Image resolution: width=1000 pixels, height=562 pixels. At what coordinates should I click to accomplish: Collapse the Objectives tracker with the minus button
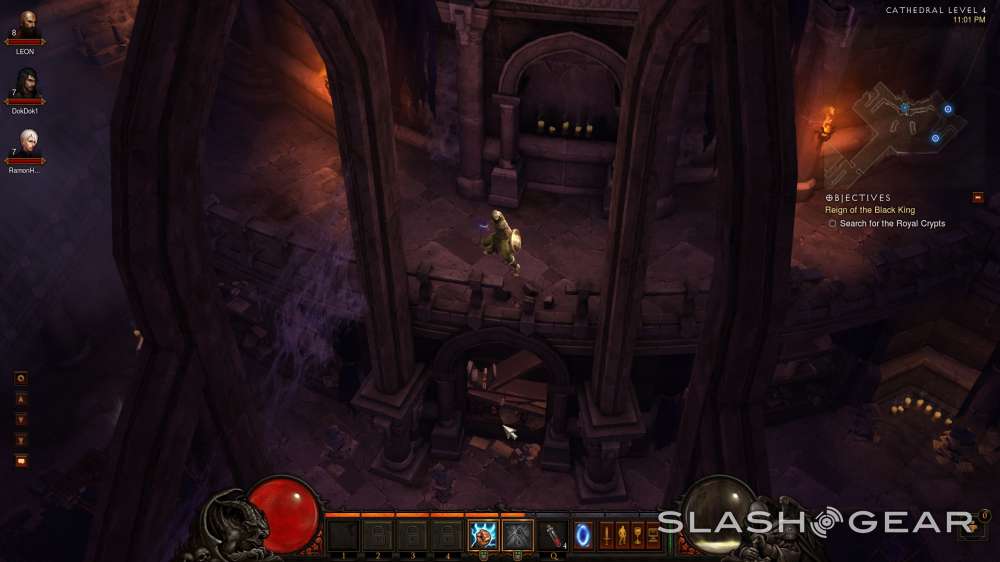point(978,197)
